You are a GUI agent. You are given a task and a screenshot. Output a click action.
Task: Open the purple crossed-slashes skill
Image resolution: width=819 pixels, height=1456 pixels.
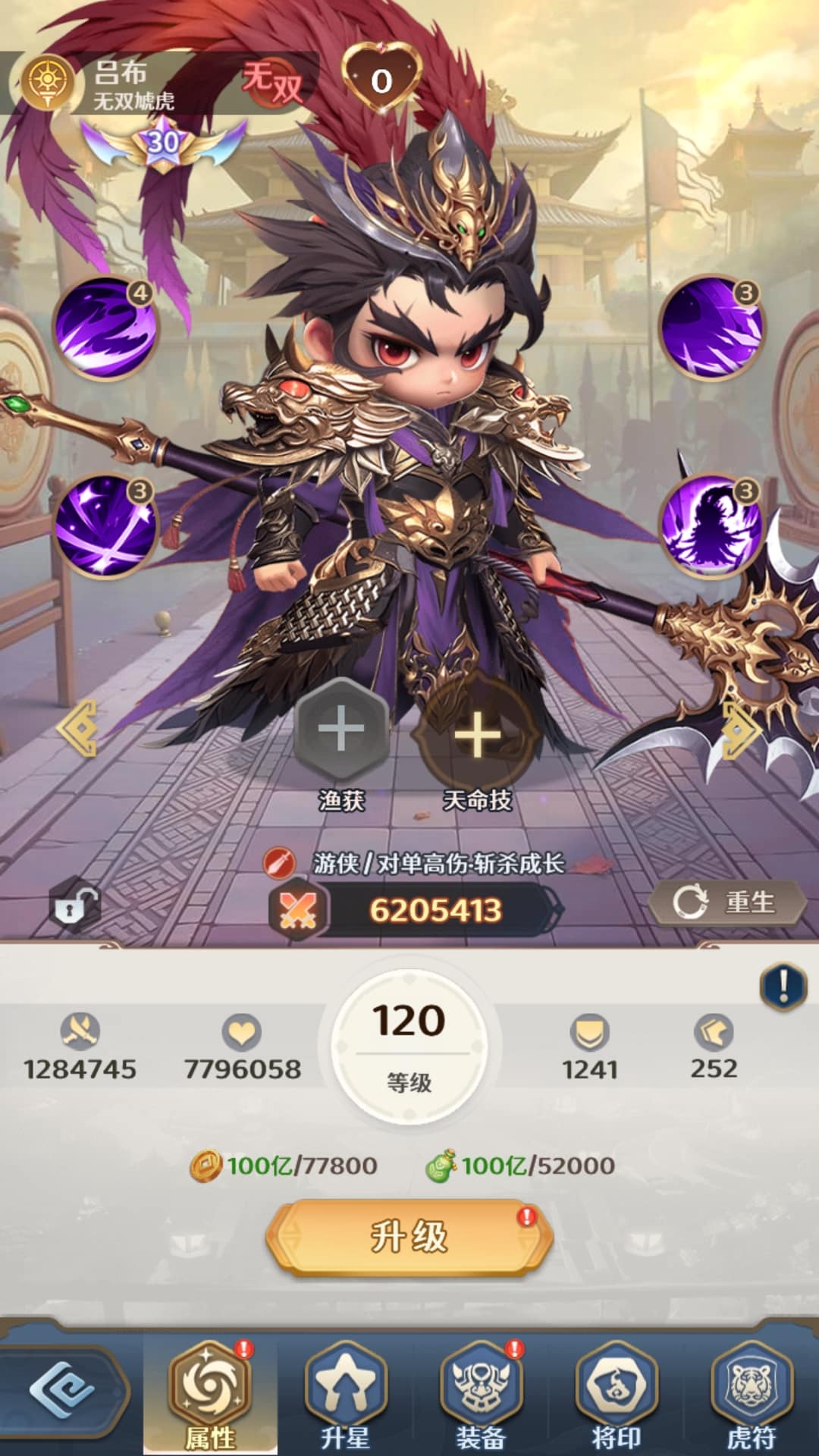click(105, 526)
